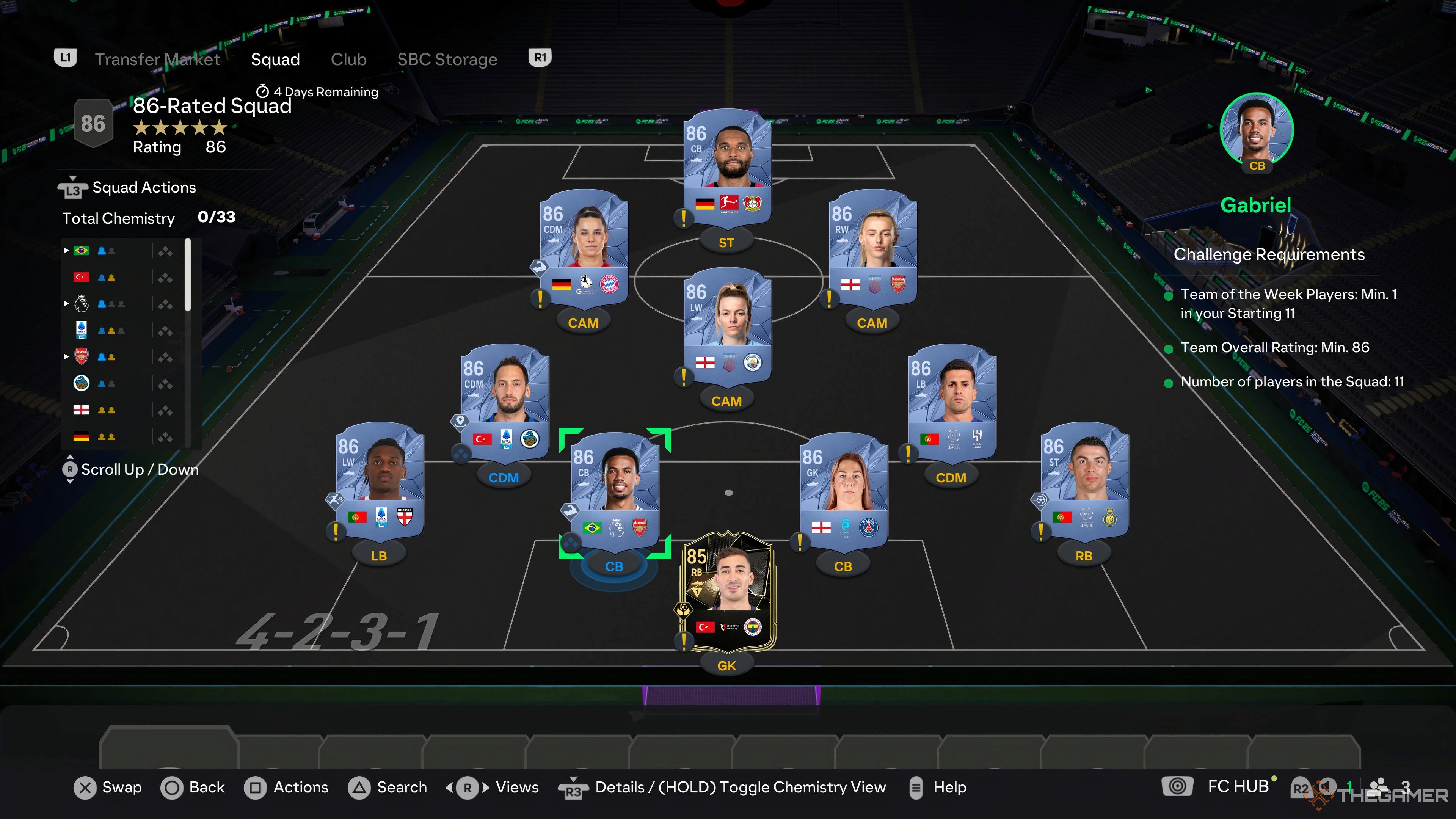This screenshot has width=1456, height=819.
Task: Go to the SBC Storage tab
Action: pyautogui.click(x=447, y=60)
